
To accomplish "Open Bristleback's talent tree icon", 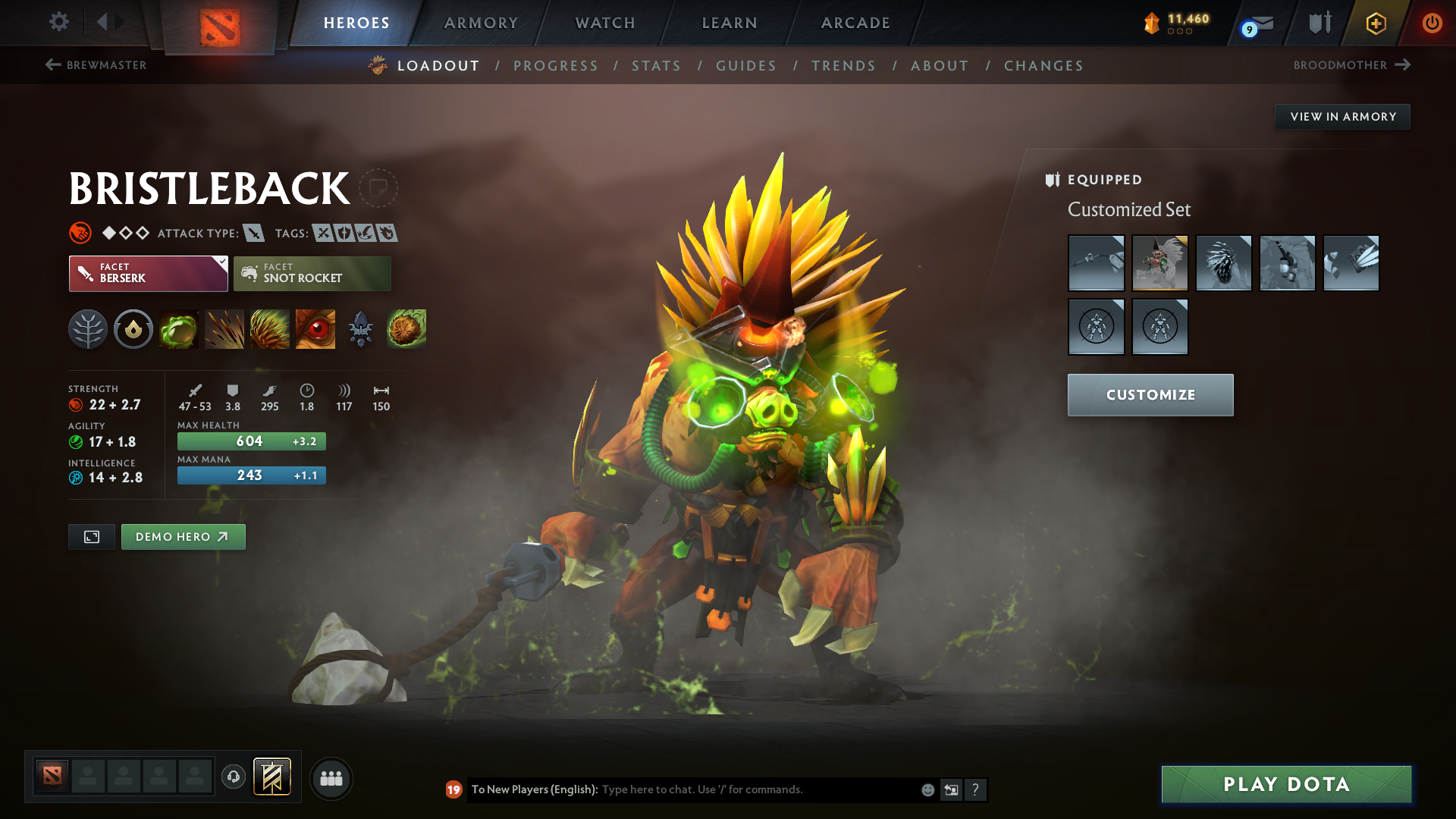I will click(x=87, y=329).
